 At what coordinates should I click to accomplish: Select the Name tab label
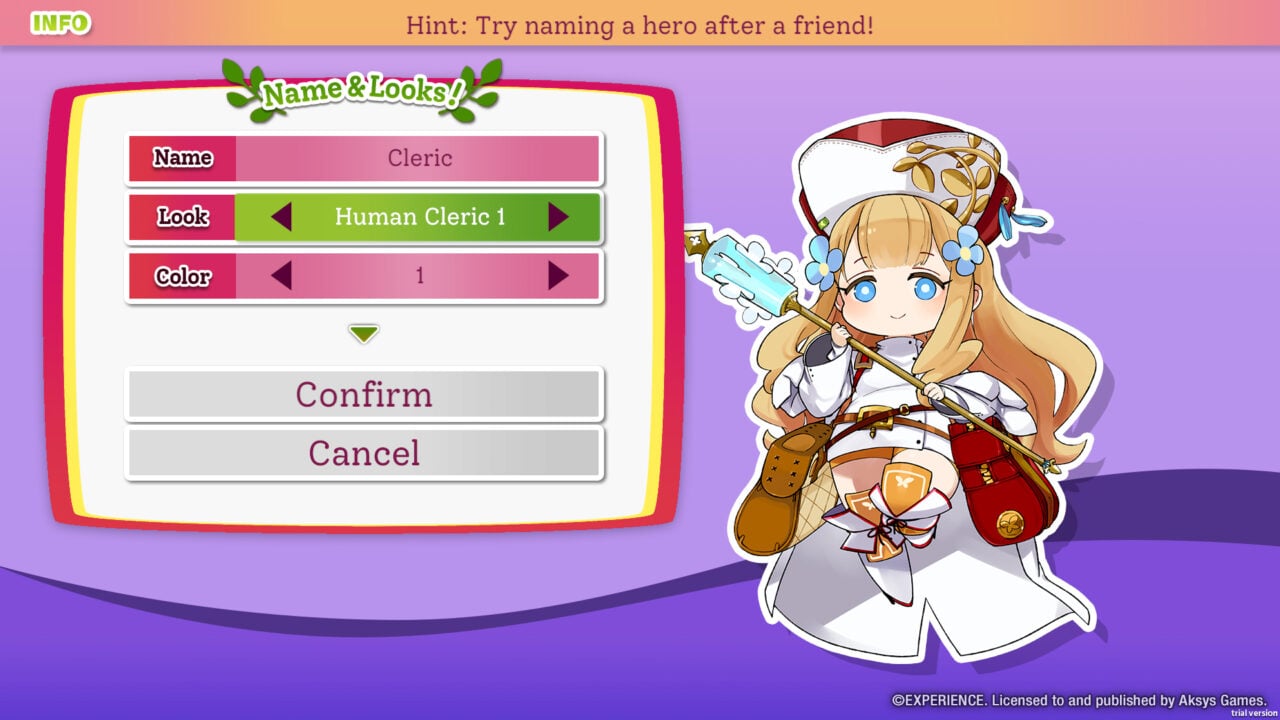point(182,157)
